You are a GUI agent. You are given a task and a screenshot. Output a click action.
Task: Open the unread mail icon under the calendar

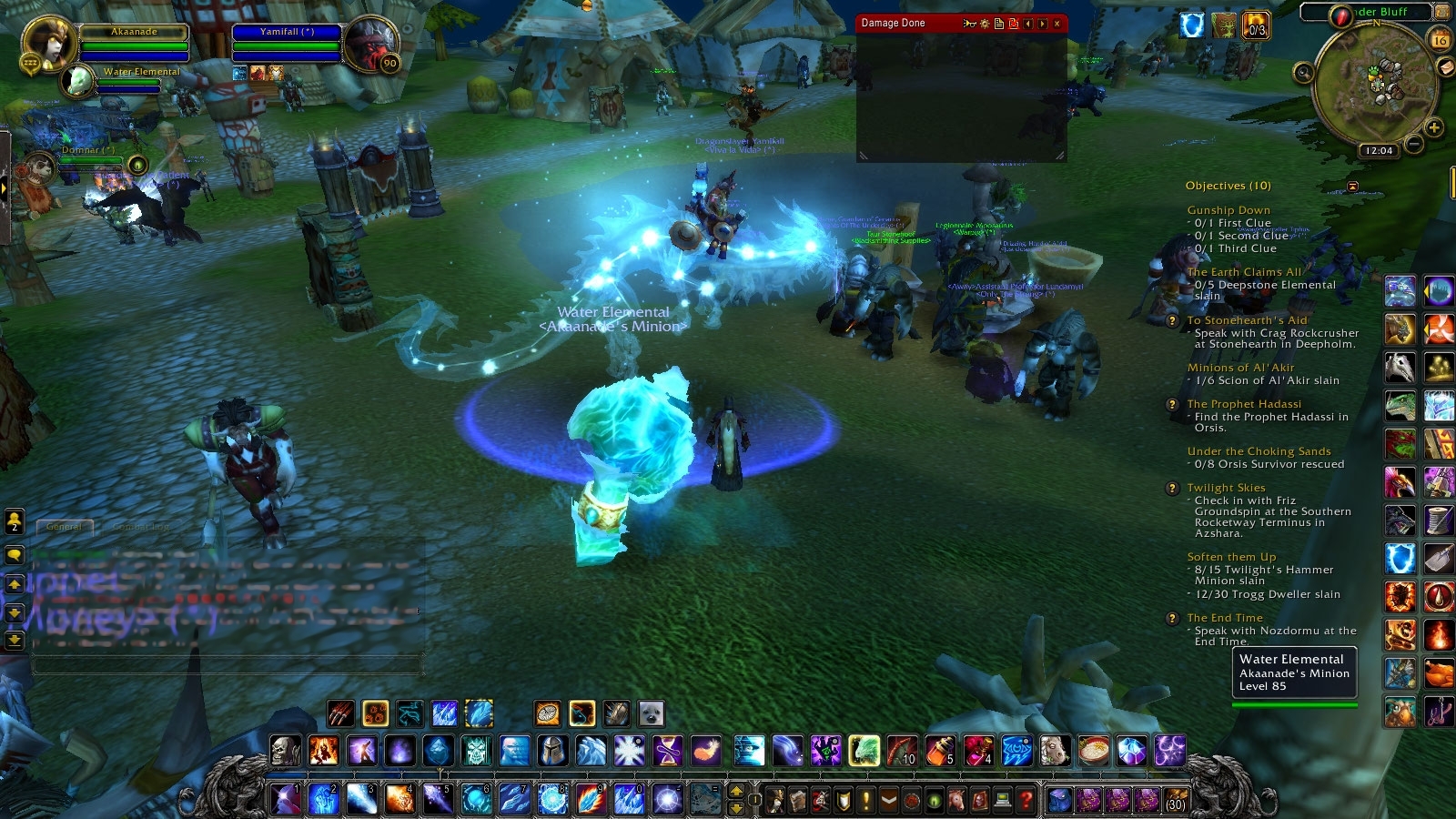tap(1447, 67)
